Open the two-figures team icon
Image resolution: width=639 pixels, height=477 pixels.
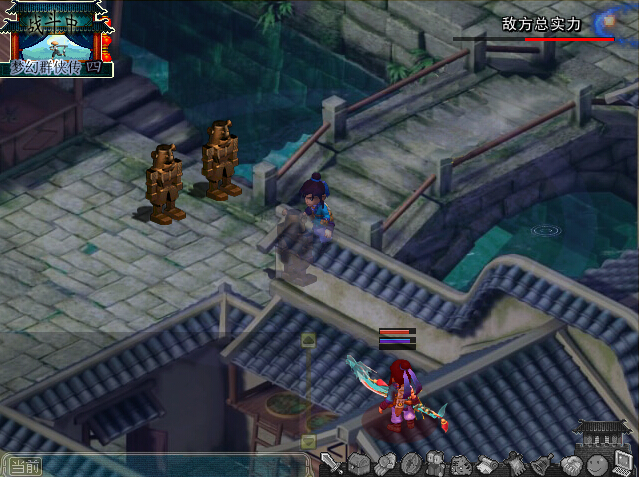[436, 464]
